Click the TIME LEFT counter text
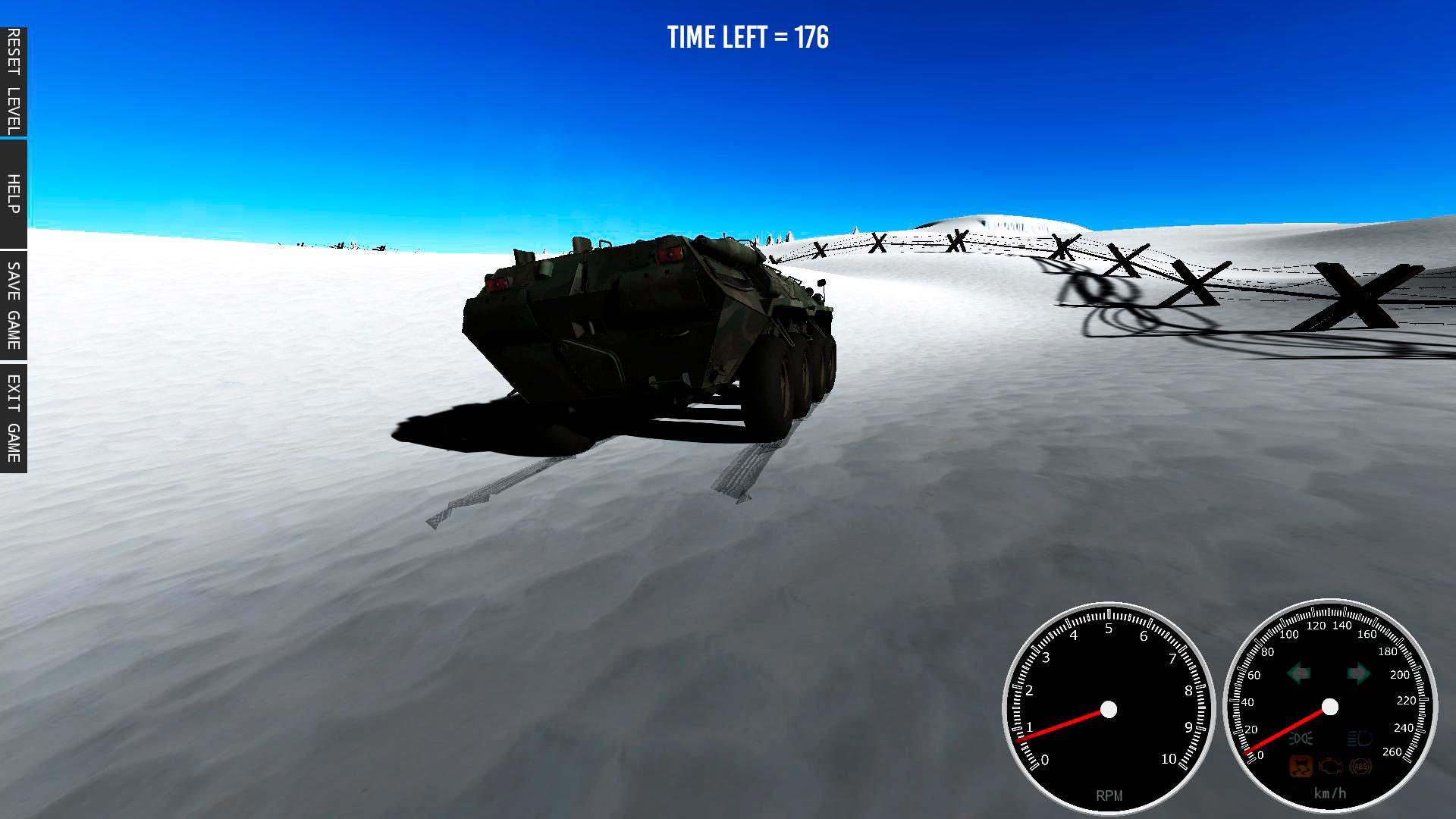Image resolution: width=1456 pixels, height=819 pixels. point(748,36)
